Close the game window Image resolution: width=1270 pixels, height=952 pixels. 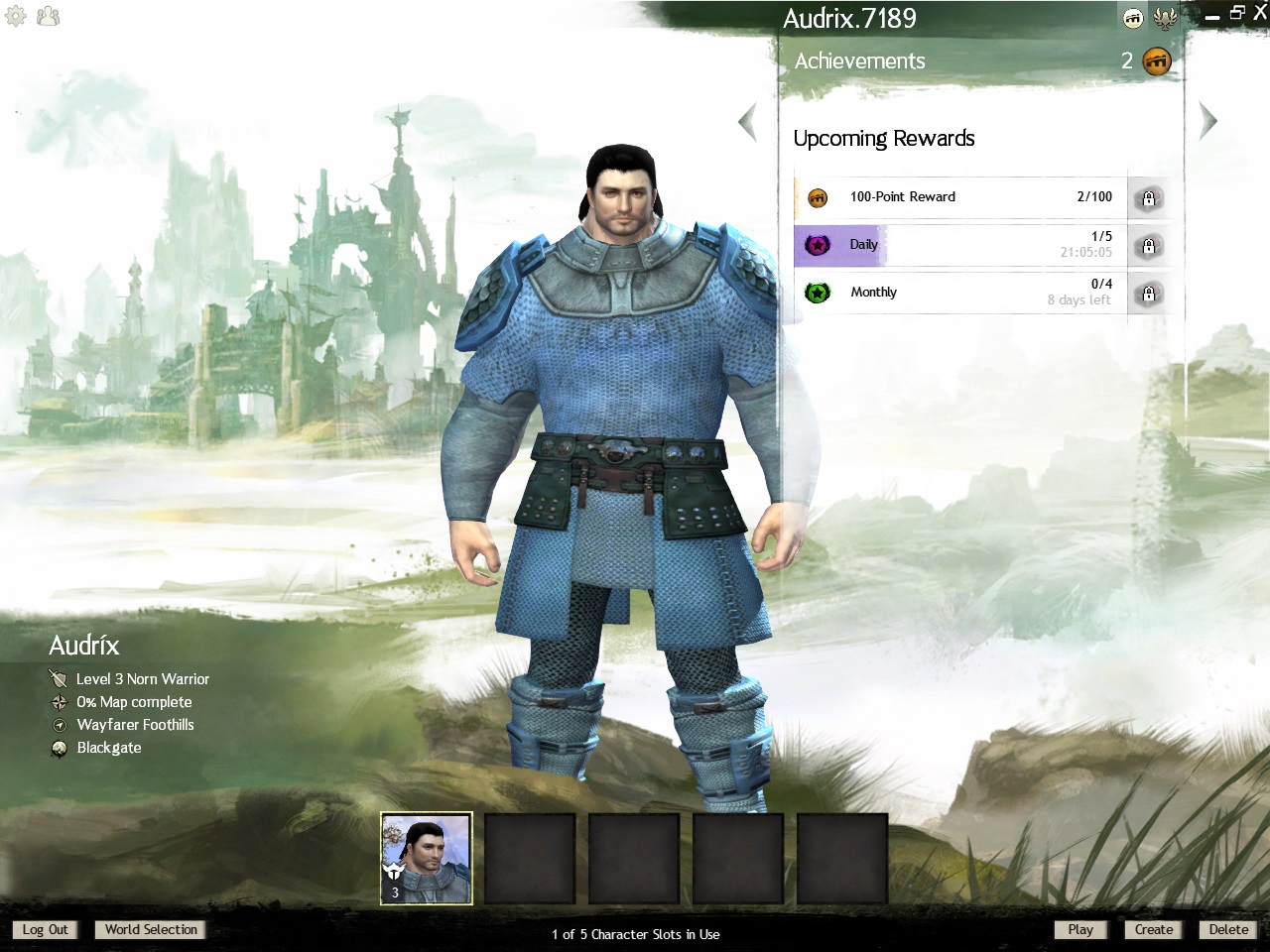coord(1260,13)
